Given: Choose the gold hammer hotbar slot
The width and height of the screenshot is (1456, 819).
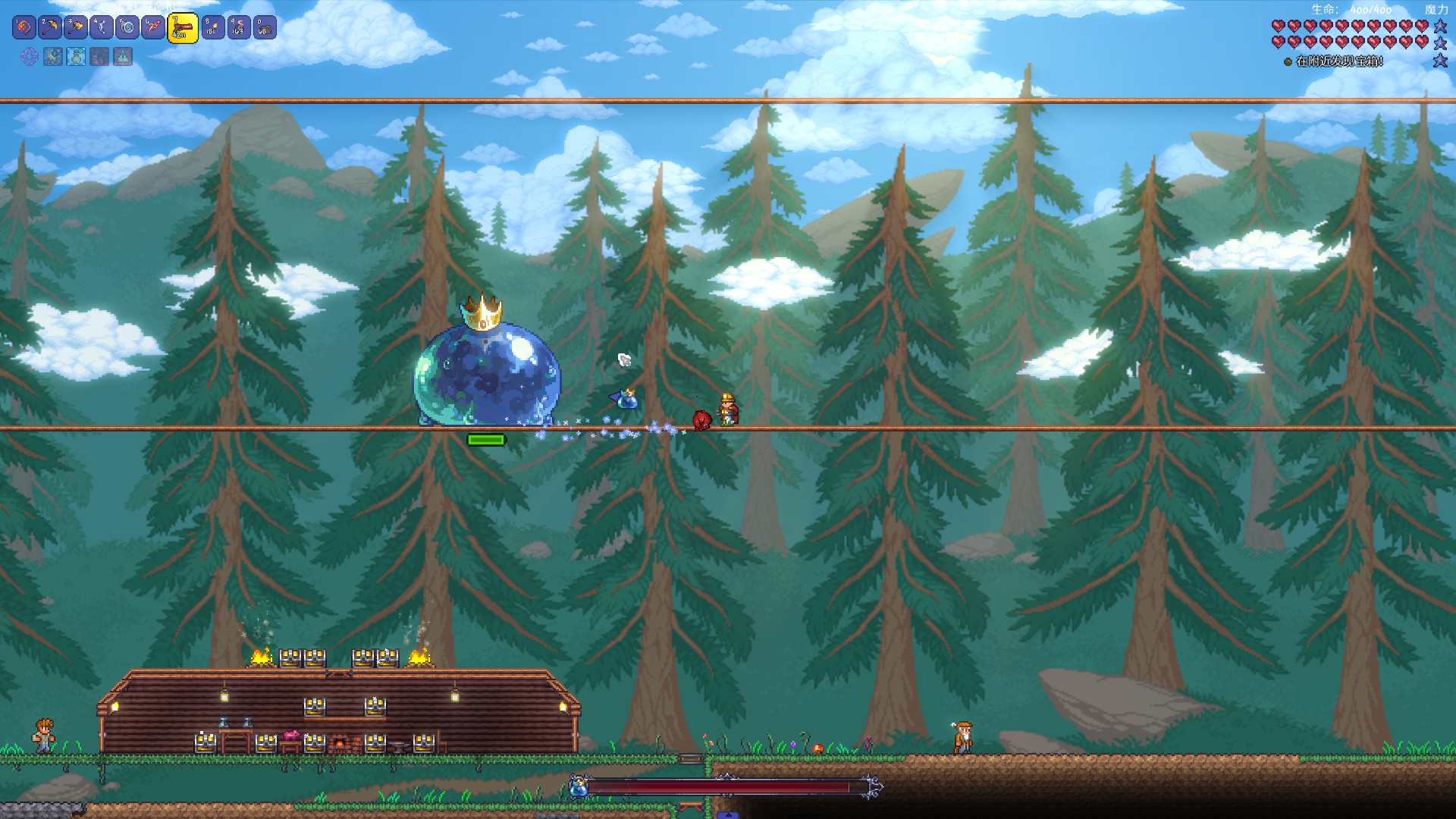Looking at the screenshot, I should [76, 28].
